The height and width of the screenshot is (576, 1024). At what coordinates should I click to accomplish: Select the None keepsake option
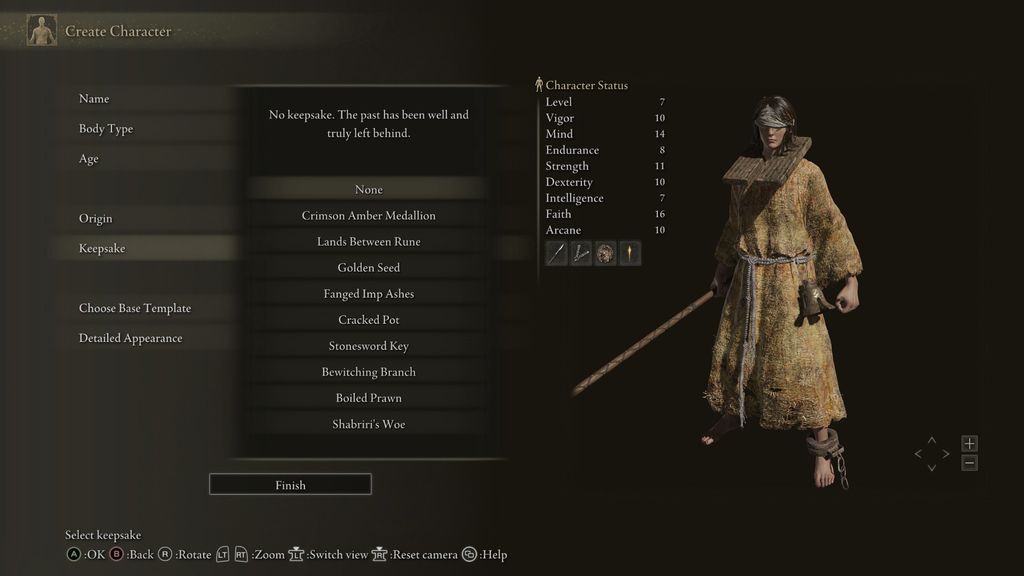pos(368,190)
